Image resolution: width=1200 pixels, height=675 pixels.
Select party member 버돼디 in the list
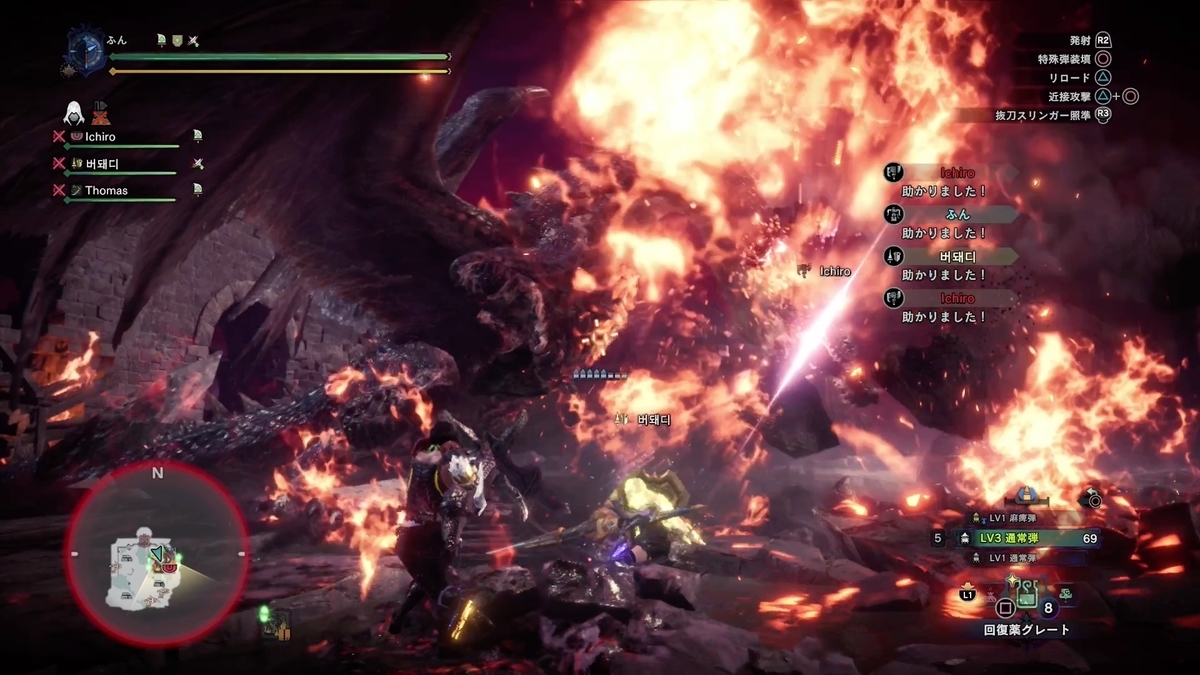(103, 163)
